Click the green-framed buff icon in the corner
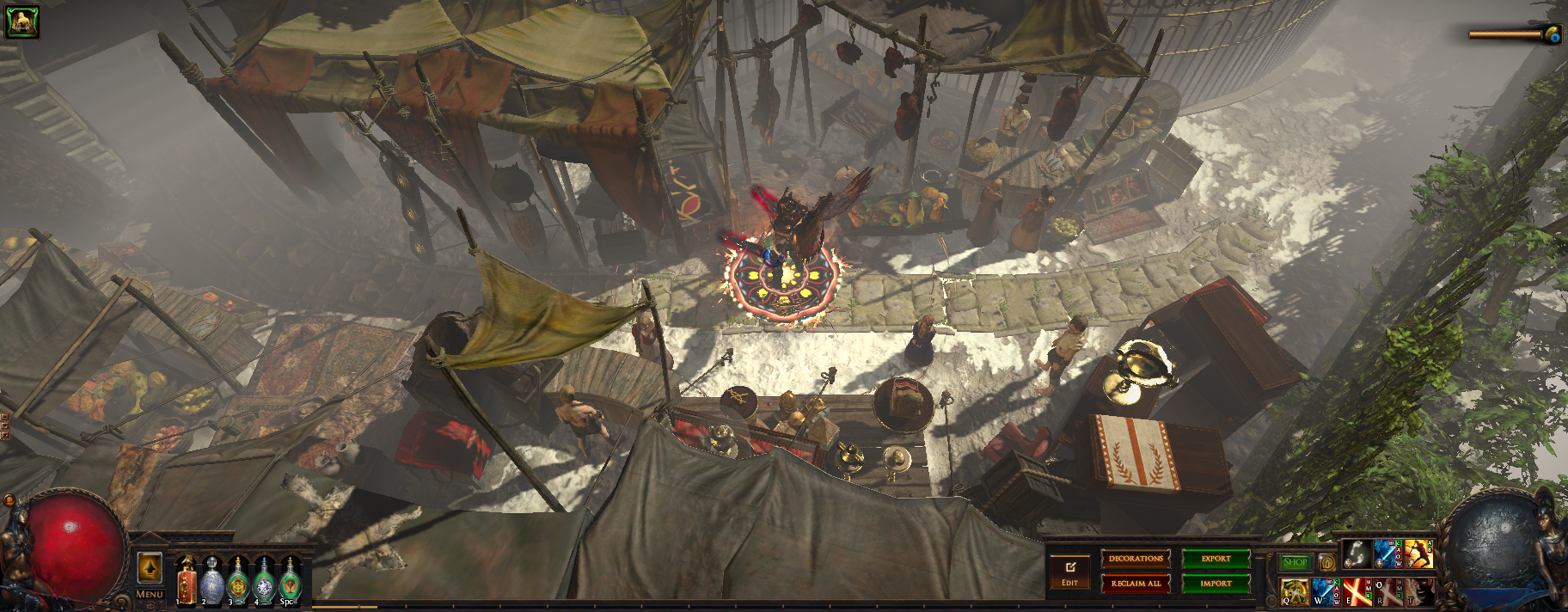The width and height of the screenshot is (1568, 612). pos(21,21)
